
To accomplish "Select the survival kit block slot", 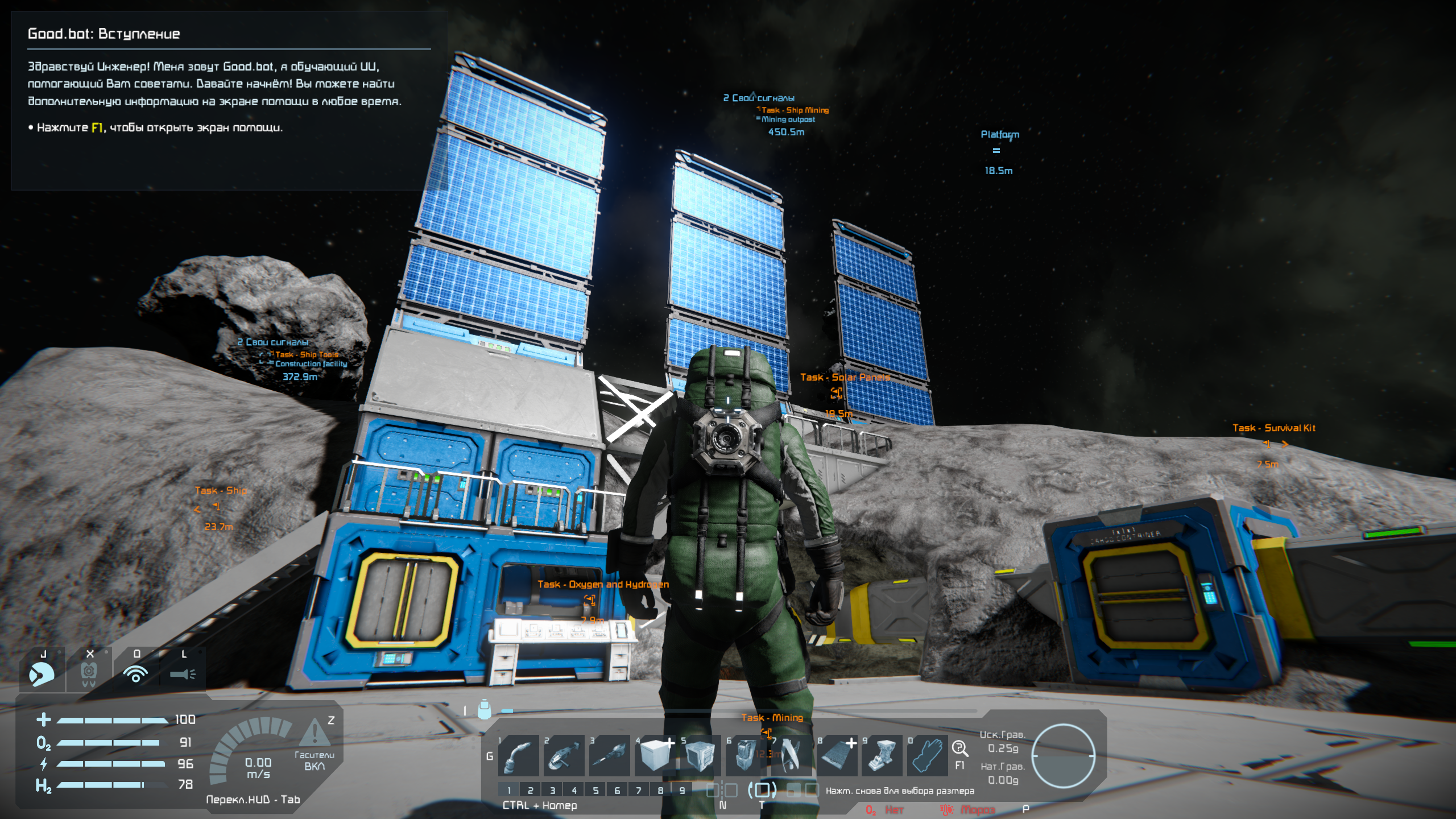I will pos(882,755).
